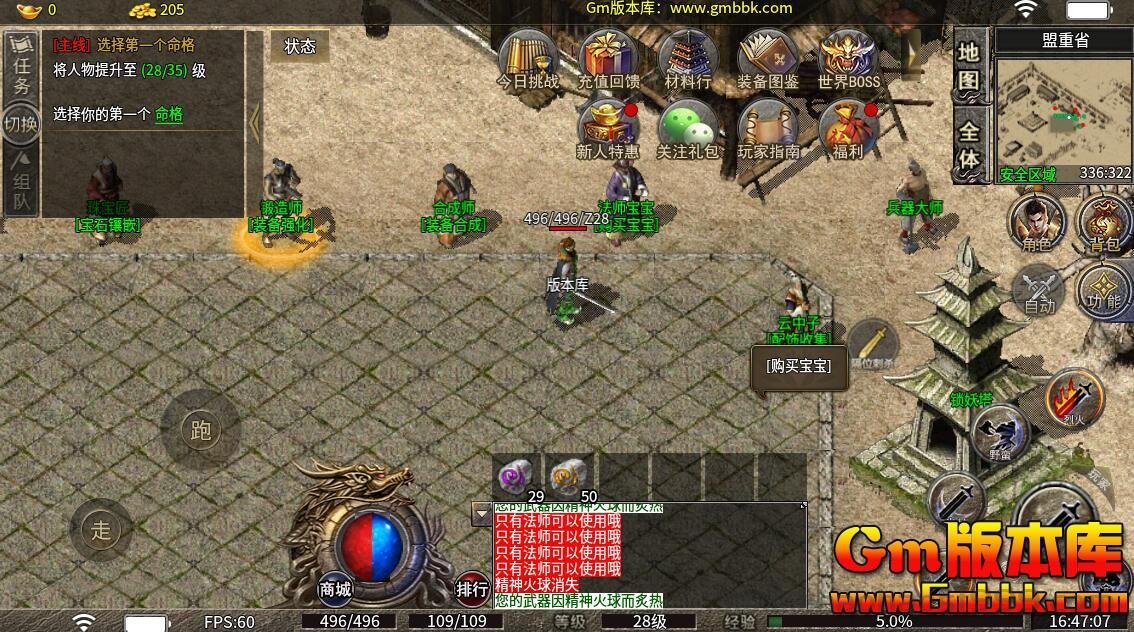This screenshot has height=632, width=1134.
Task: Open the 玩家指南 player guide
Action: [768, 128]
